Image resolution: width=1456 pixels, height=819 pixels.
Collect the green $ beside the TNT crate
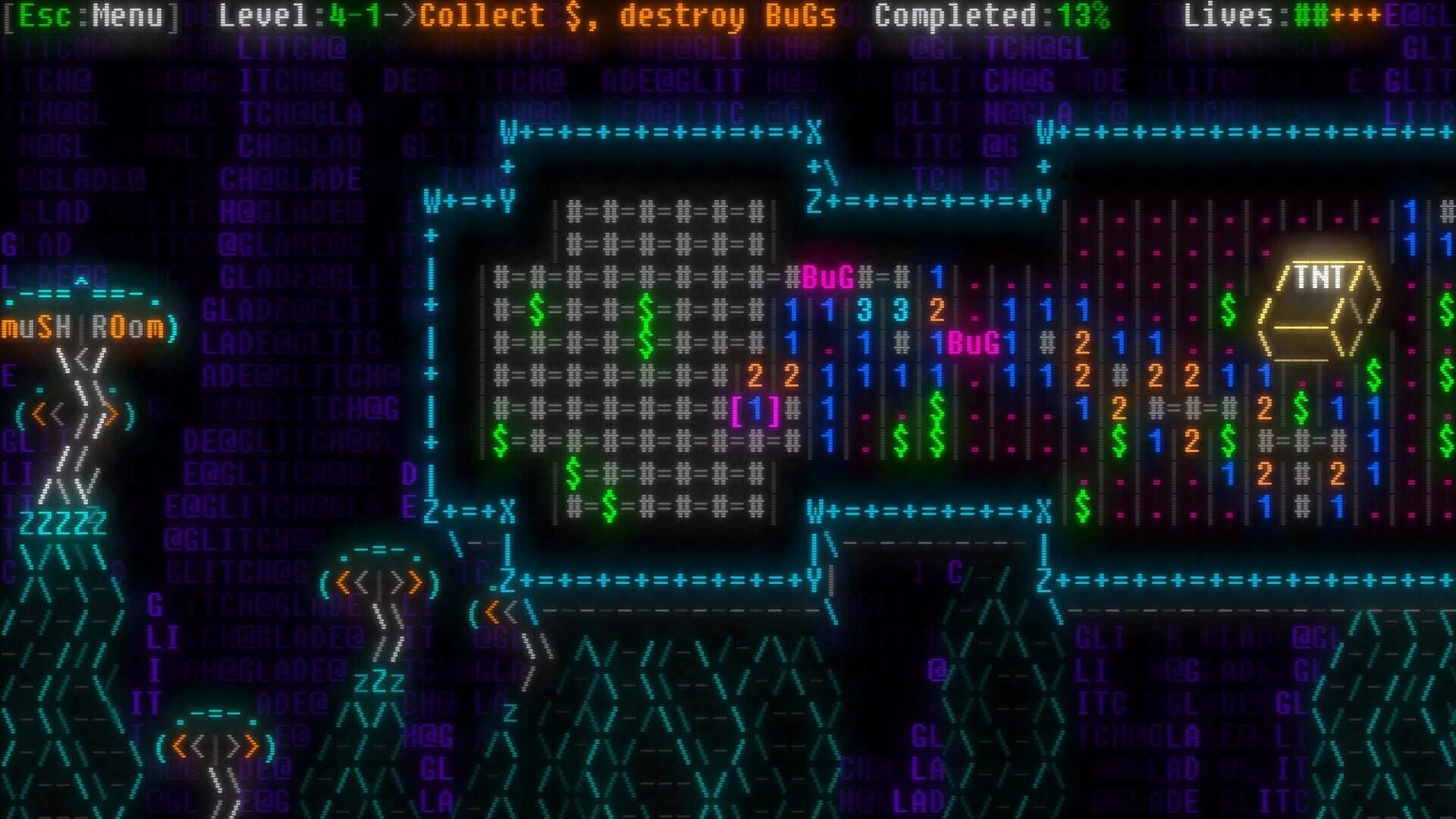pos(1229,308)
